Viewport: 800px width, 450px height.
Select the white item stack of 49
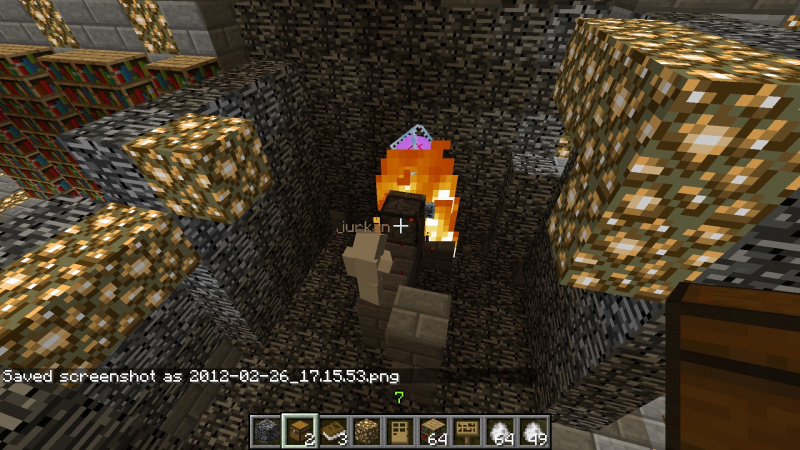pos(535,431)
